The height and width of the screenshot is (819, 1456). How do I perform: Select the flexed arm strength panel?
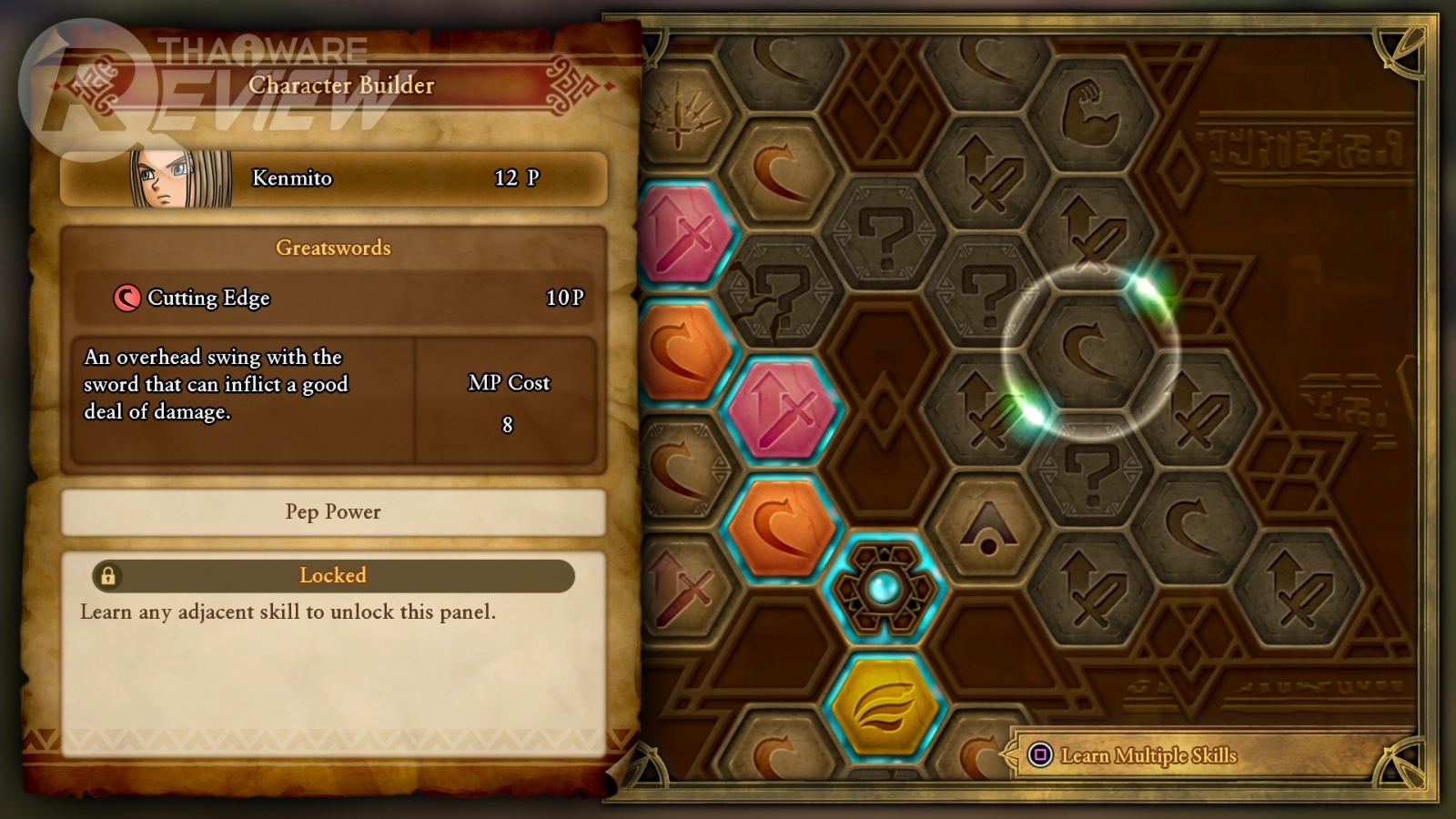pyautogui.click(x=1091, y=115)
